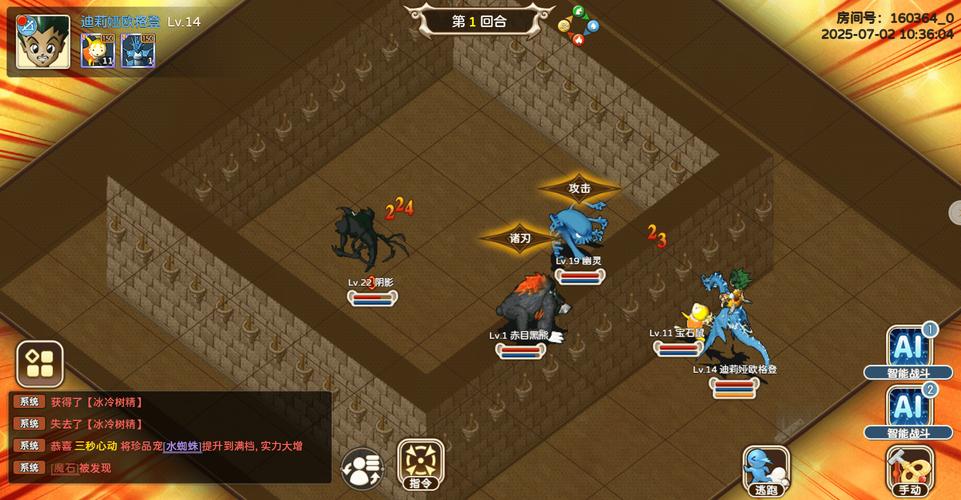Screen dimensions: 961x500
Task: Activate AI 智能战斗 preset 1
Action: [x=909, y=351]
